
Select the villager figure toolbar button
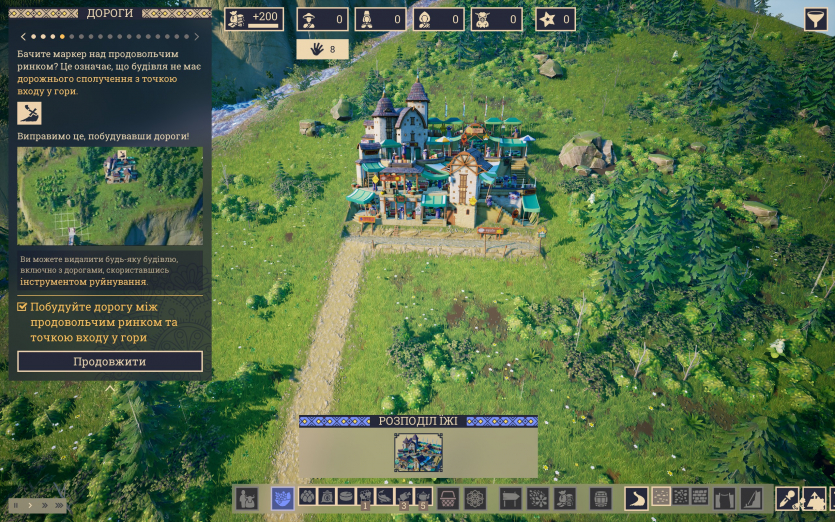coord(247,497)
